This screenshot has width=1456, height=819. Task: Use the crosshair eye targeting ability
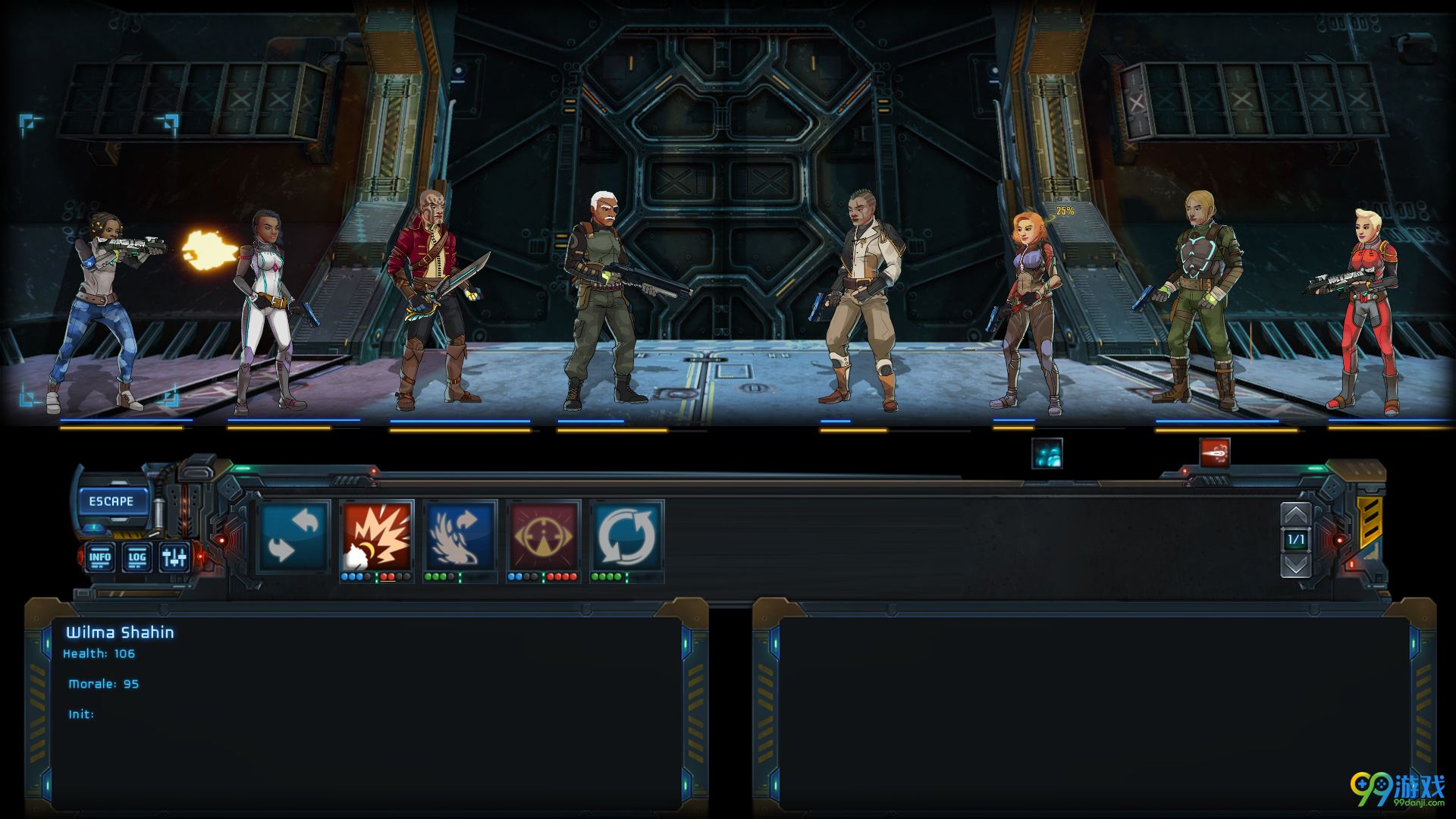pos(543,535)
